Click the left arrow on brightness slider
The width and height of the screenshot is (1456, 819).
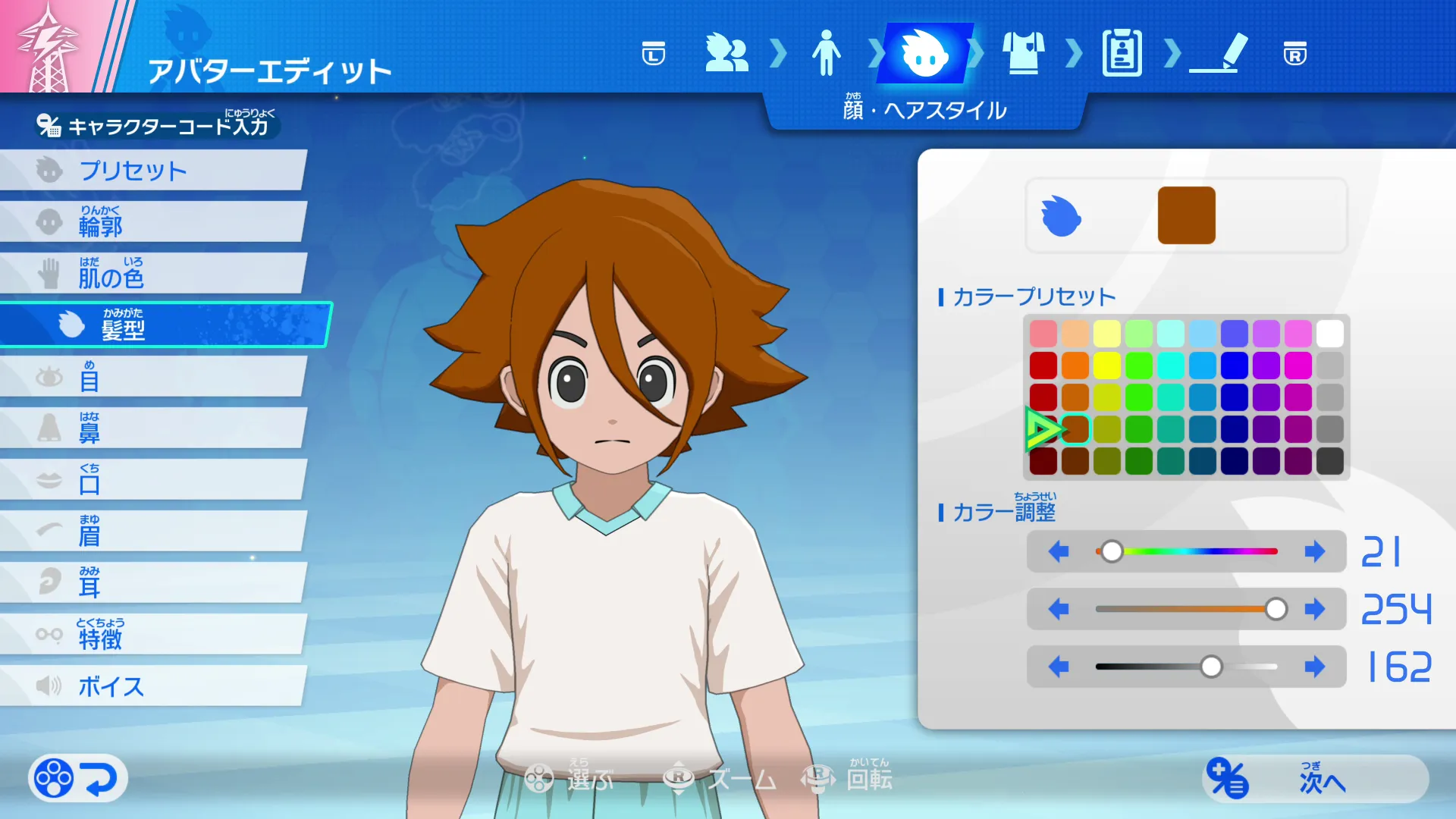[1059, 667]
